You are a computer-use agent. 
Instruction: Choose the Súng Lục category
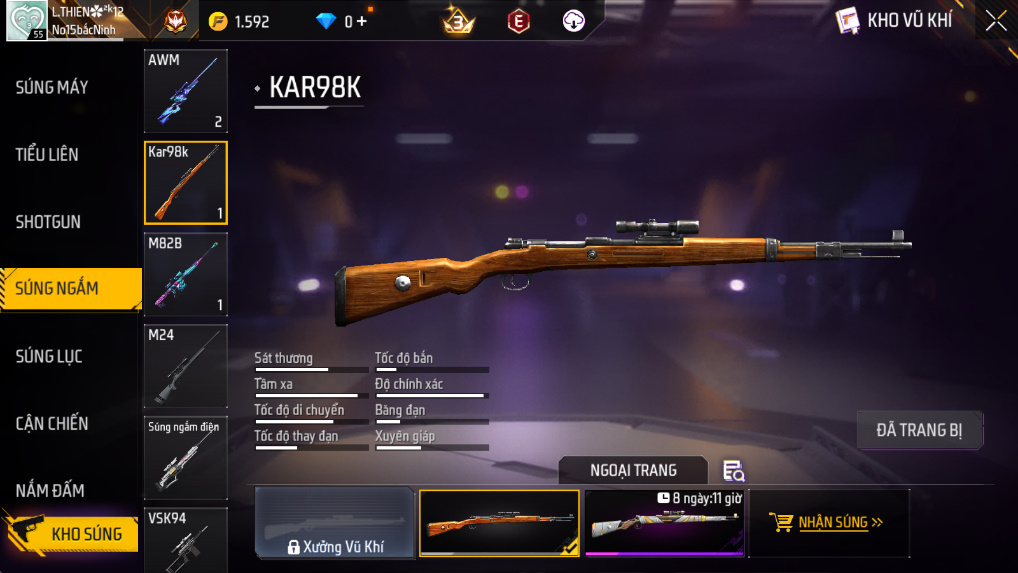49,357
